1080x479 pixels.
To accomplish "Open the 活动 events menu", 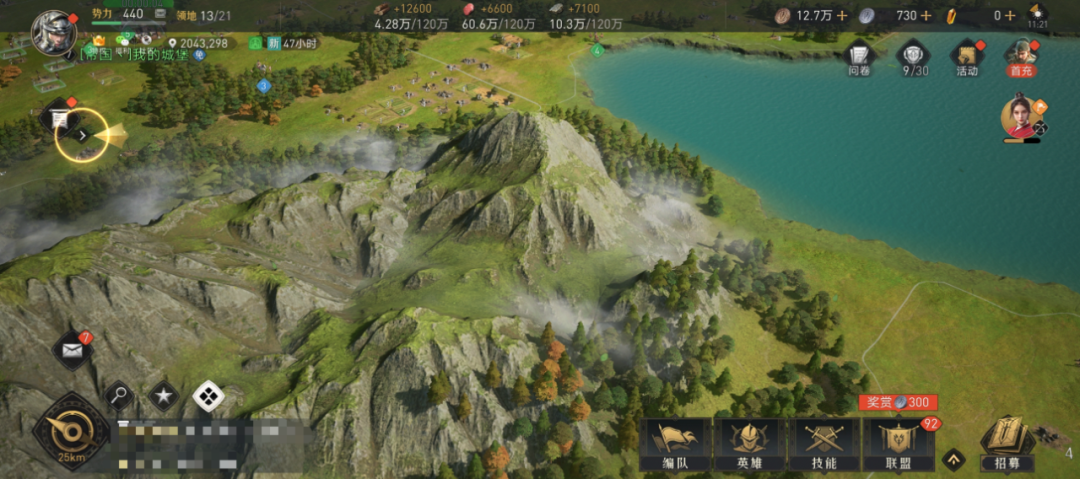I will pos(967,58).
